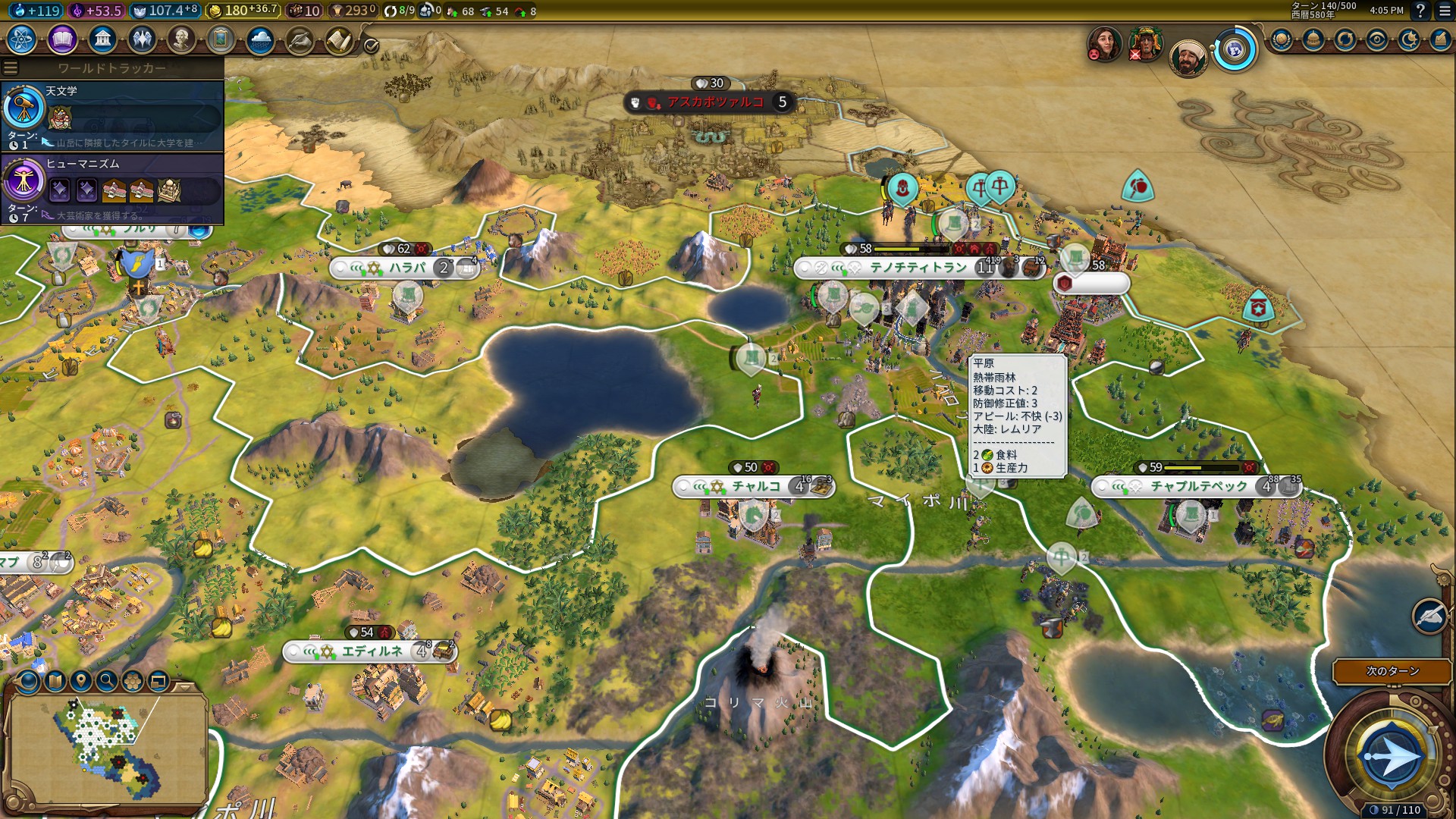Screen dimensions: 1456x819
Task: Open the main game menu button
Action: point(1444,11)
